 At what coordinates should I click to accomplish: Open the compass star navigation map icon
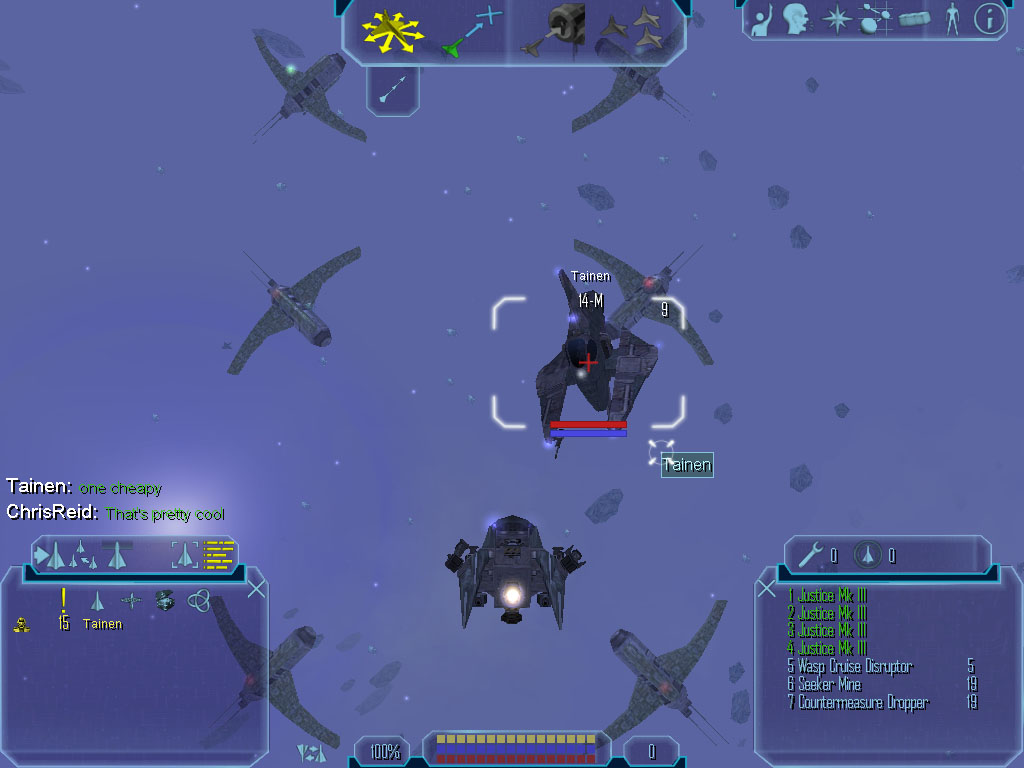point(835,19)
